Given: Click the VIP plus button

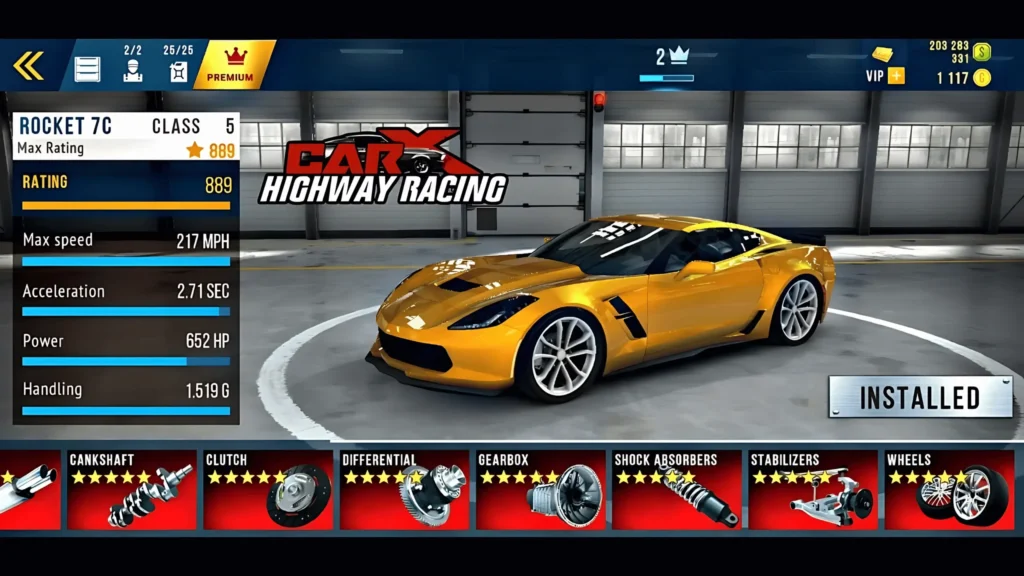Looking at the screenshot, I should pyautogui.click(x=895, y=76).
